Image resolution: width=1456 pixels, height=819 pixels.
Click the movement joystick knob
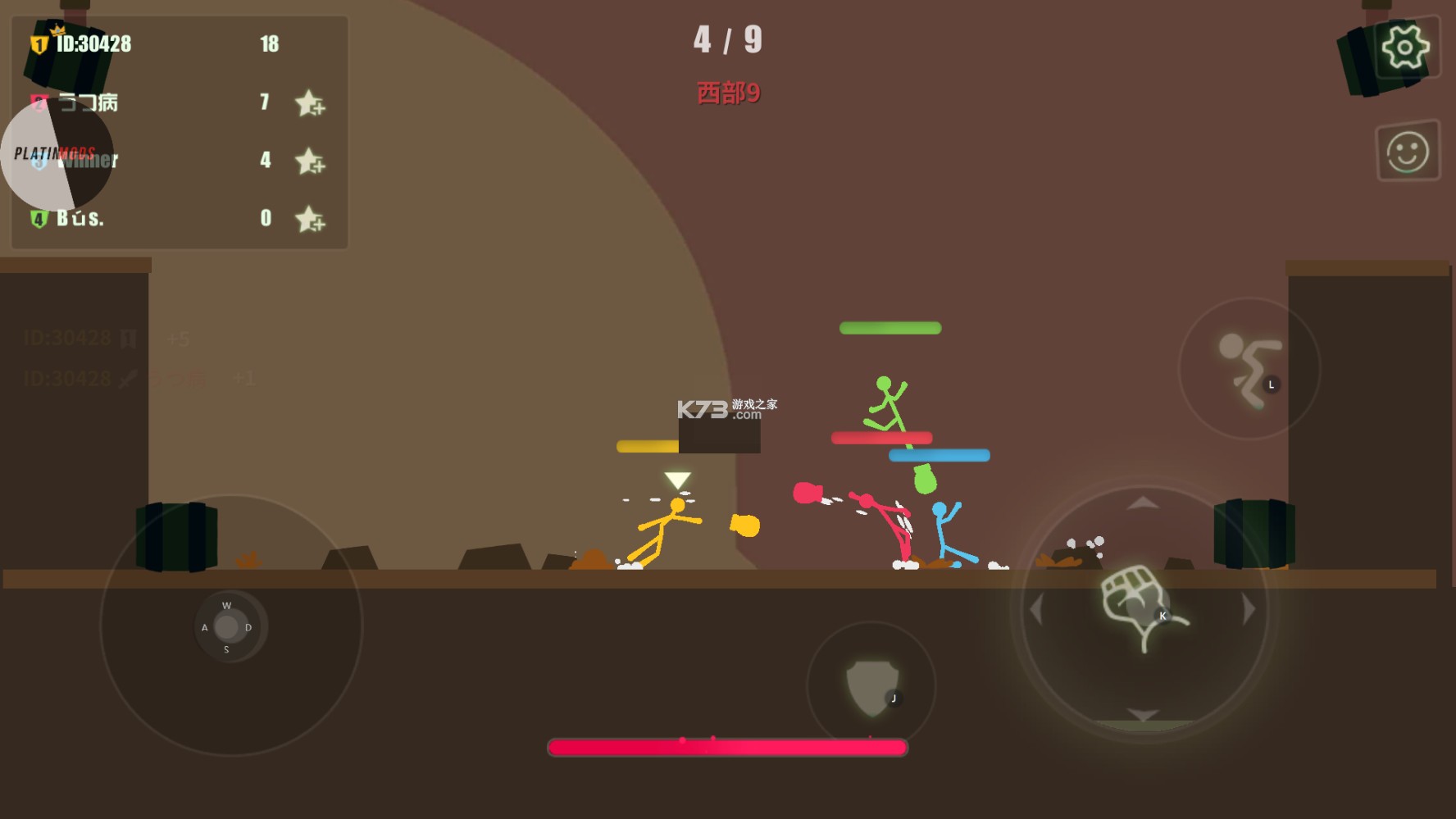tap(227, 627)
